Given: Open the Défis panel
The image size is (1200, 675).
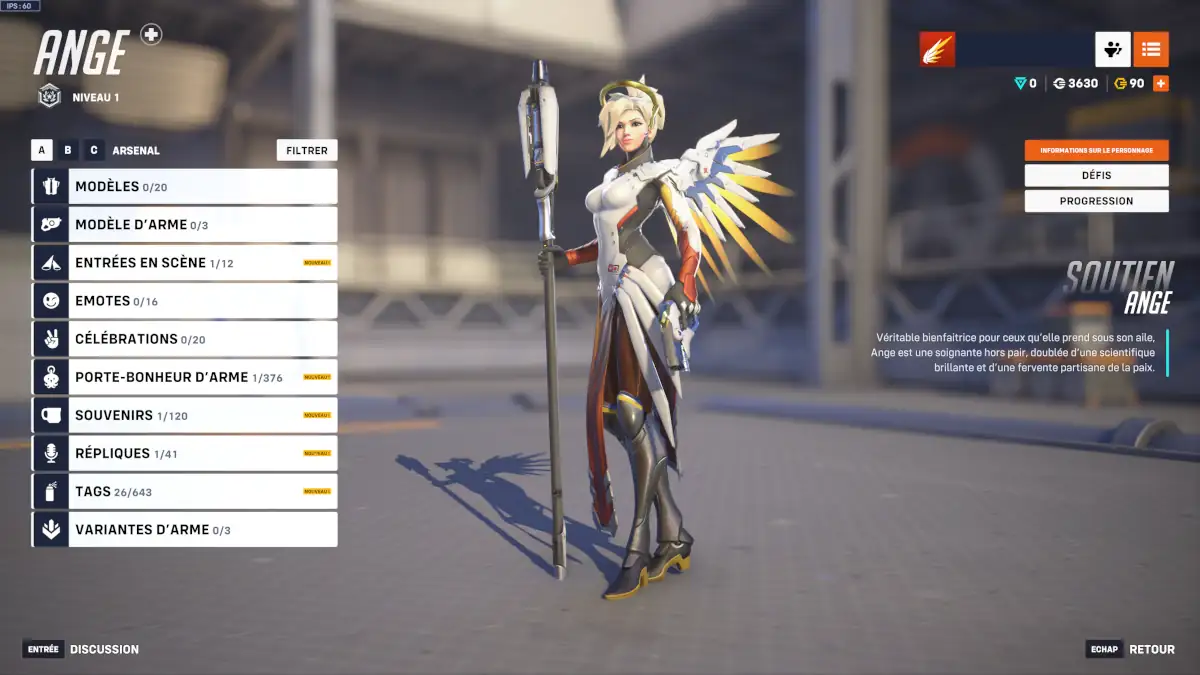Looking at the screenshot, I should (1096, 175).
